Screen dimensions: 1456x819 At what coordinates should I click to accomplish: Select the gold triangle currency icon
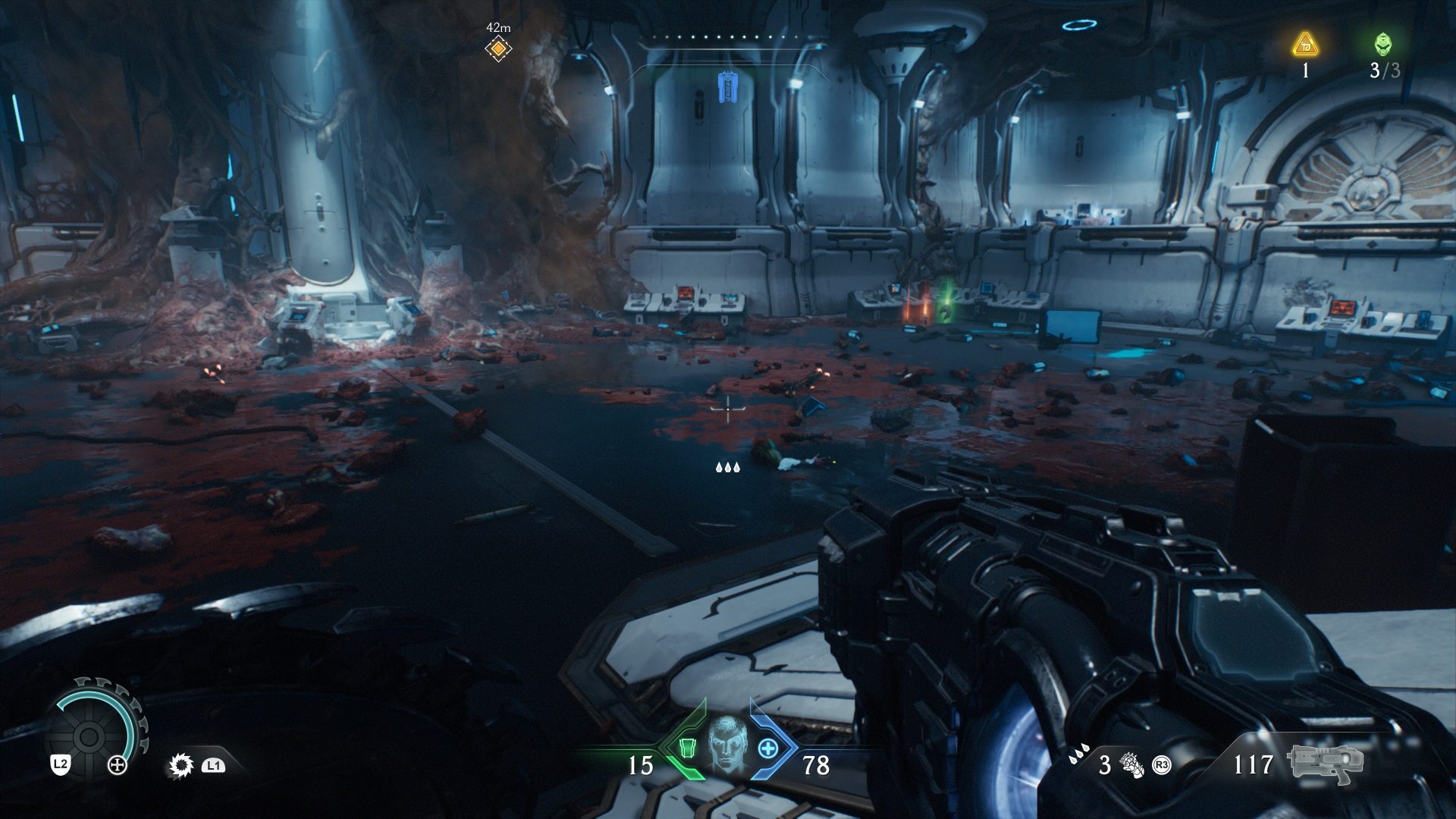coord(1305,45)
